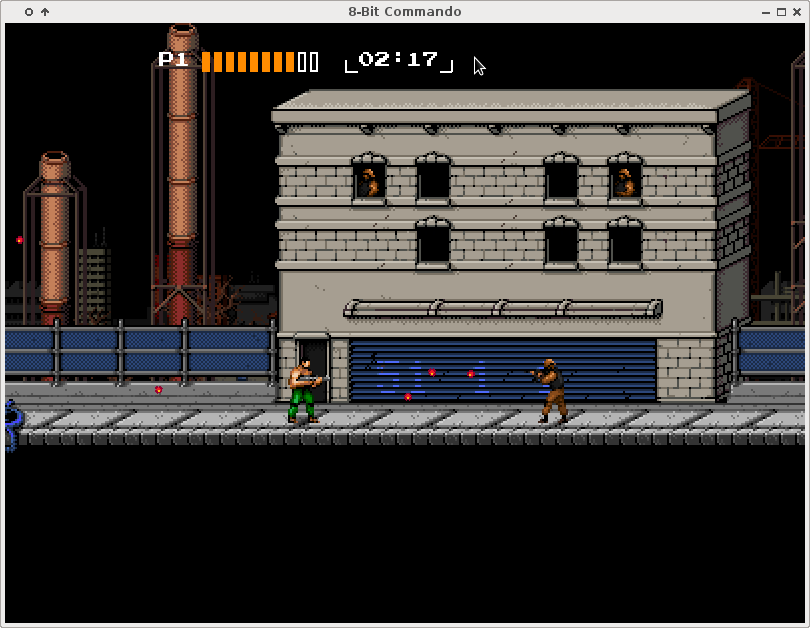The image size is (810, 628).
Task: Close the 8-Bit Commando window
Action: point(796,12)
